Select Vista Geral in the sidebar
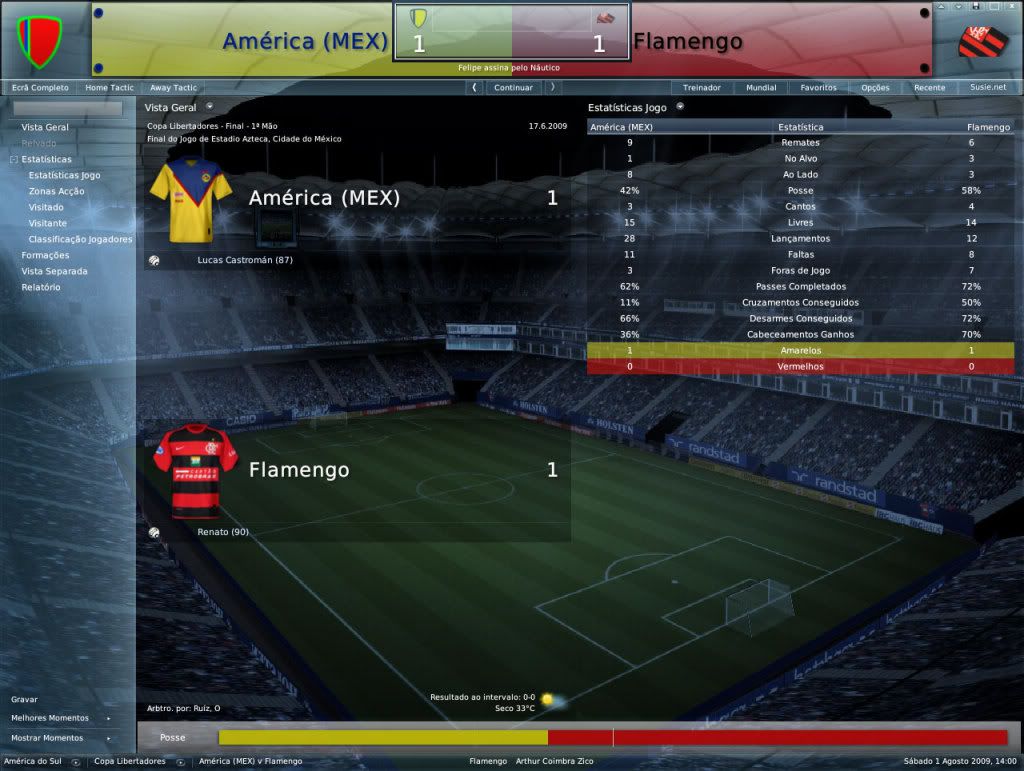 pos(45,127)
